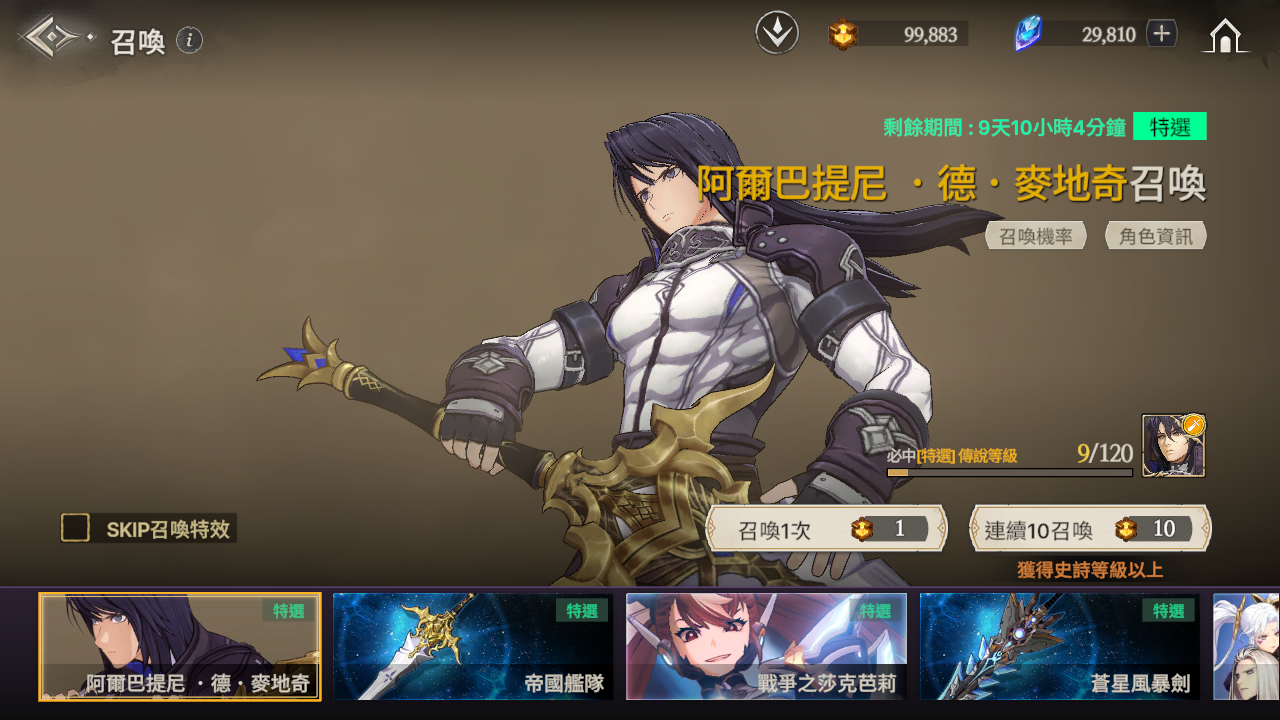This screenshot has height=720, width=1280.
Task: Switch to the 帝國艦隊 weapon banner
Action: [473, 646]
